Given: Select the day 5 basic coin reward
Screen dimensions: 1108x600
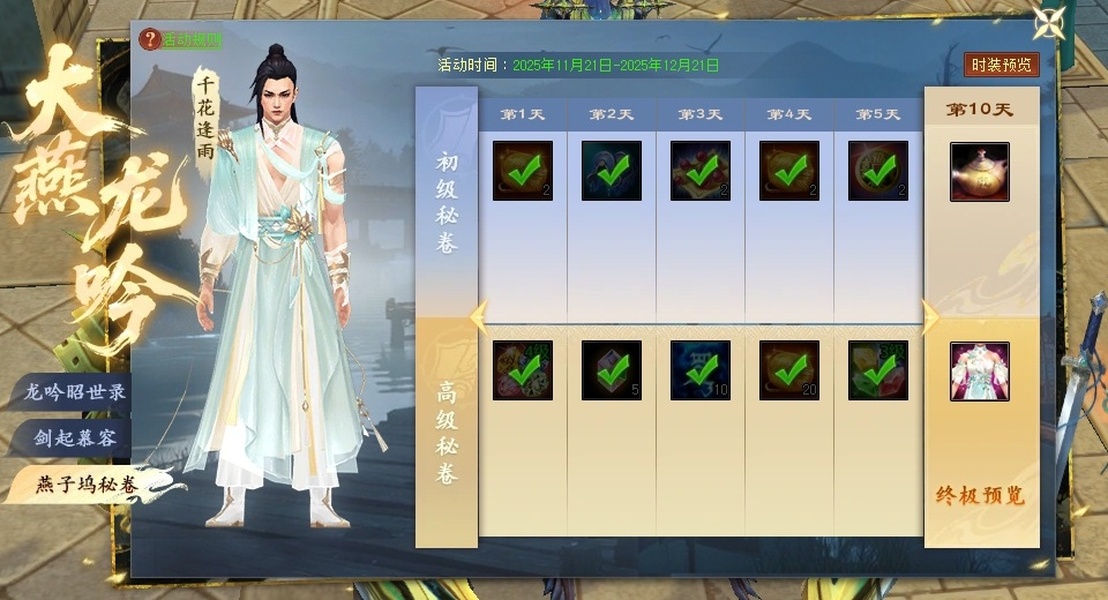Looking at the screenshot, I should pos(878,171).
